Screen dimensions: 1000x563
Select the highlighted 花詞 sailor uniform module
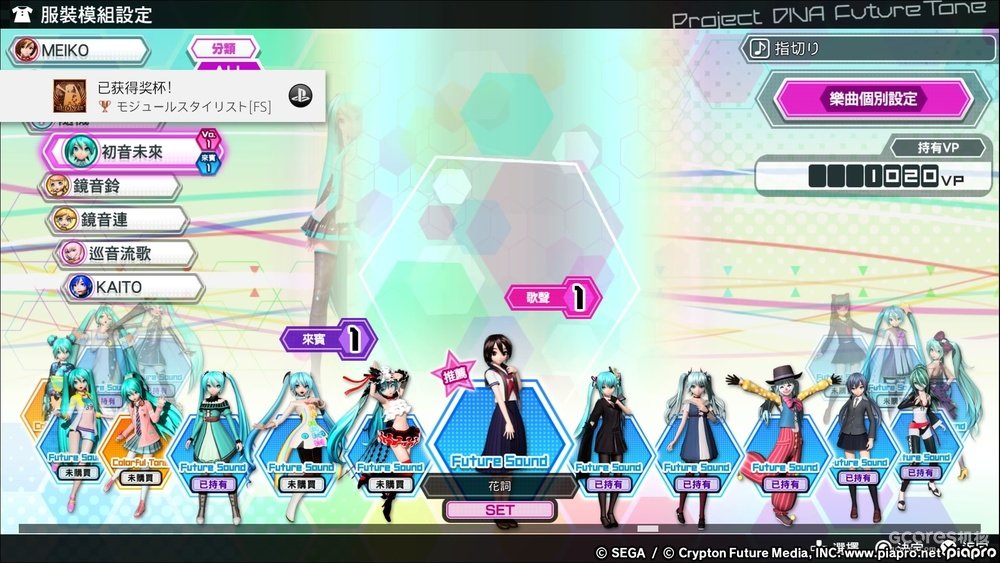click(x=499, y=420)
